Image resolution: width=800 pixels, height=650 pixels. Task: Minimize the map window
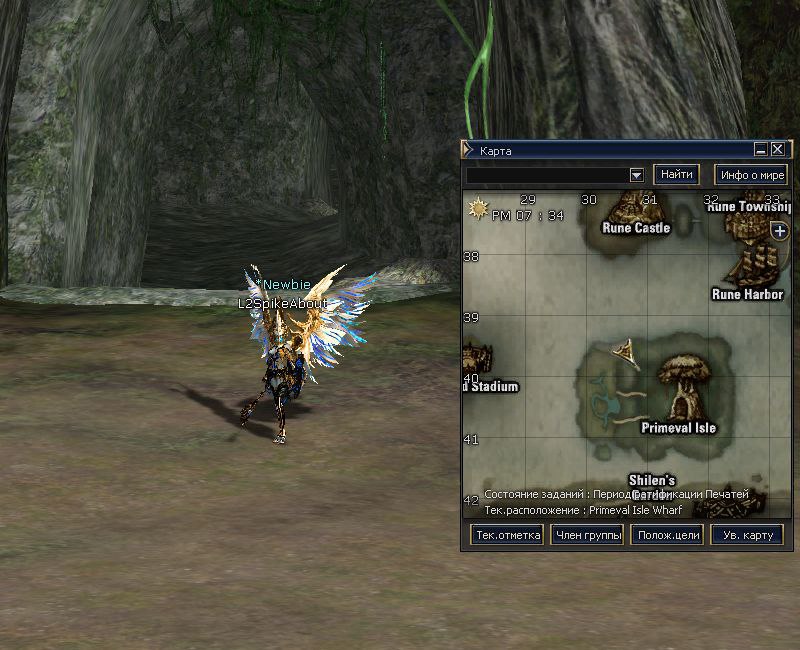761,149
